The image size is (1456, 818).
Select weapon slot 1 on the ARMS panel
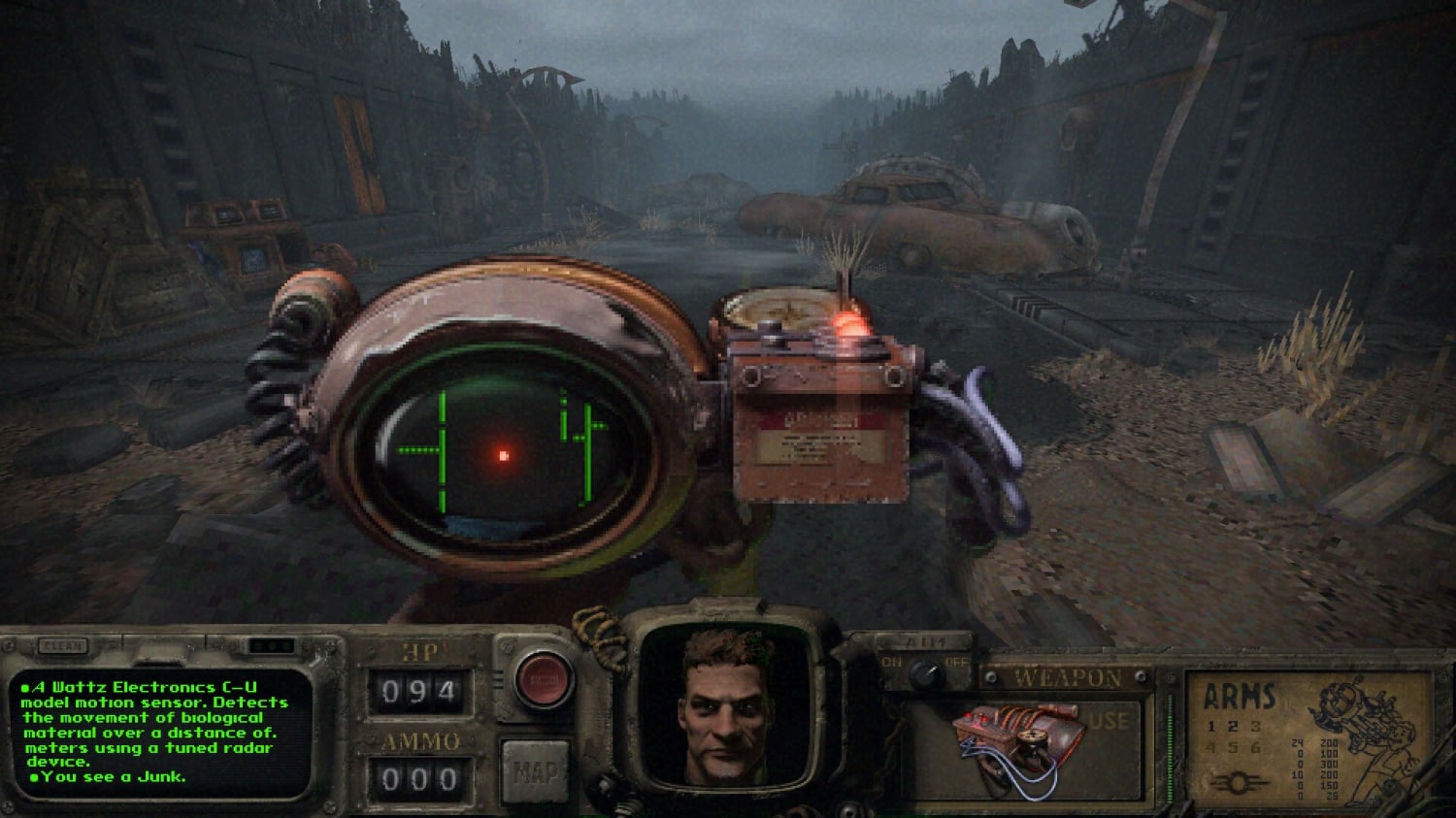(1210, 726)
